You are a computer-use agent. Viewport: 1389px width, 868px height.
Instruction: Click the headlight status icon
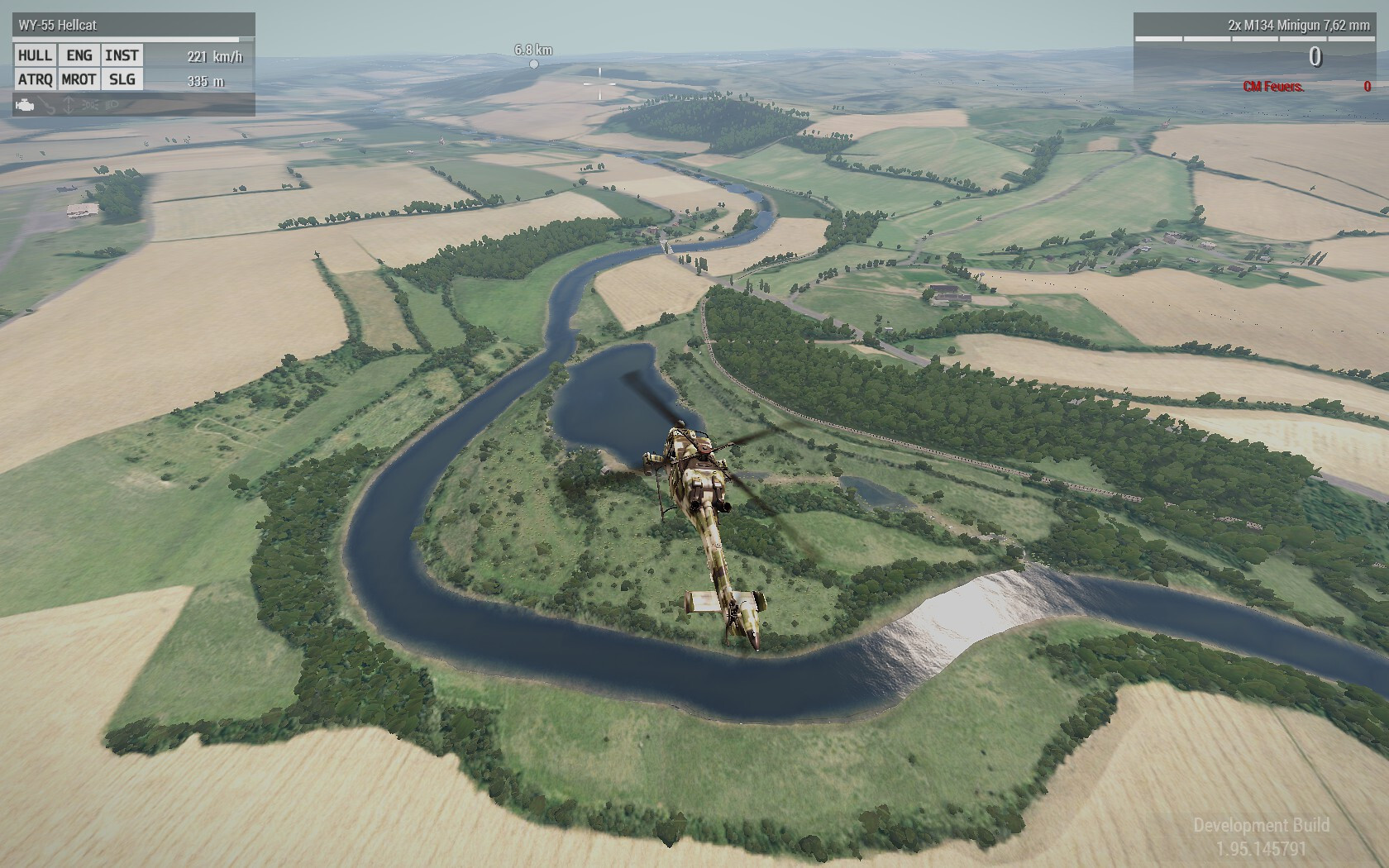(112, 105)
